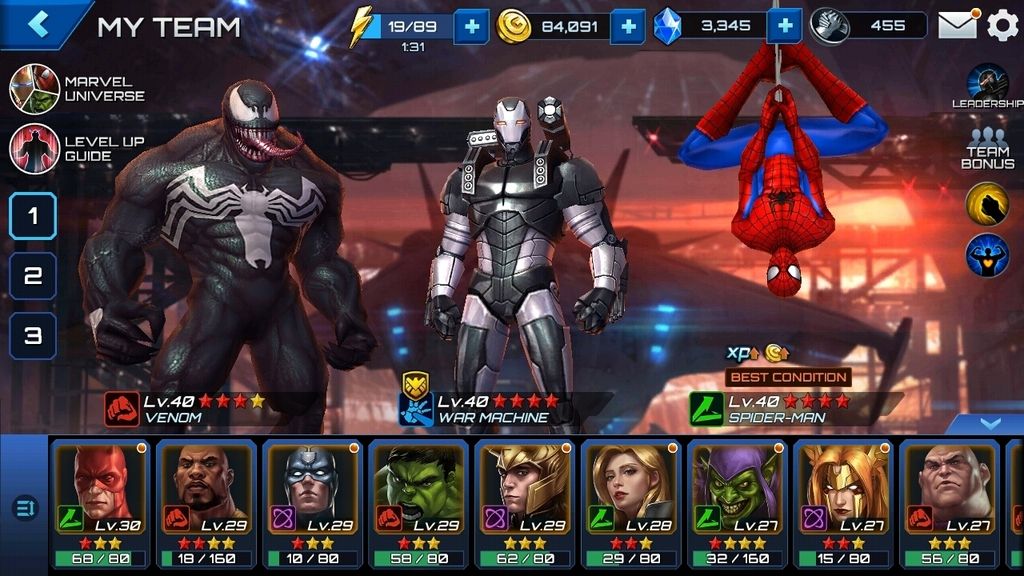Open the settings gear
Viewport: 1024px width, 576px height.
(x=1002, y=25)
